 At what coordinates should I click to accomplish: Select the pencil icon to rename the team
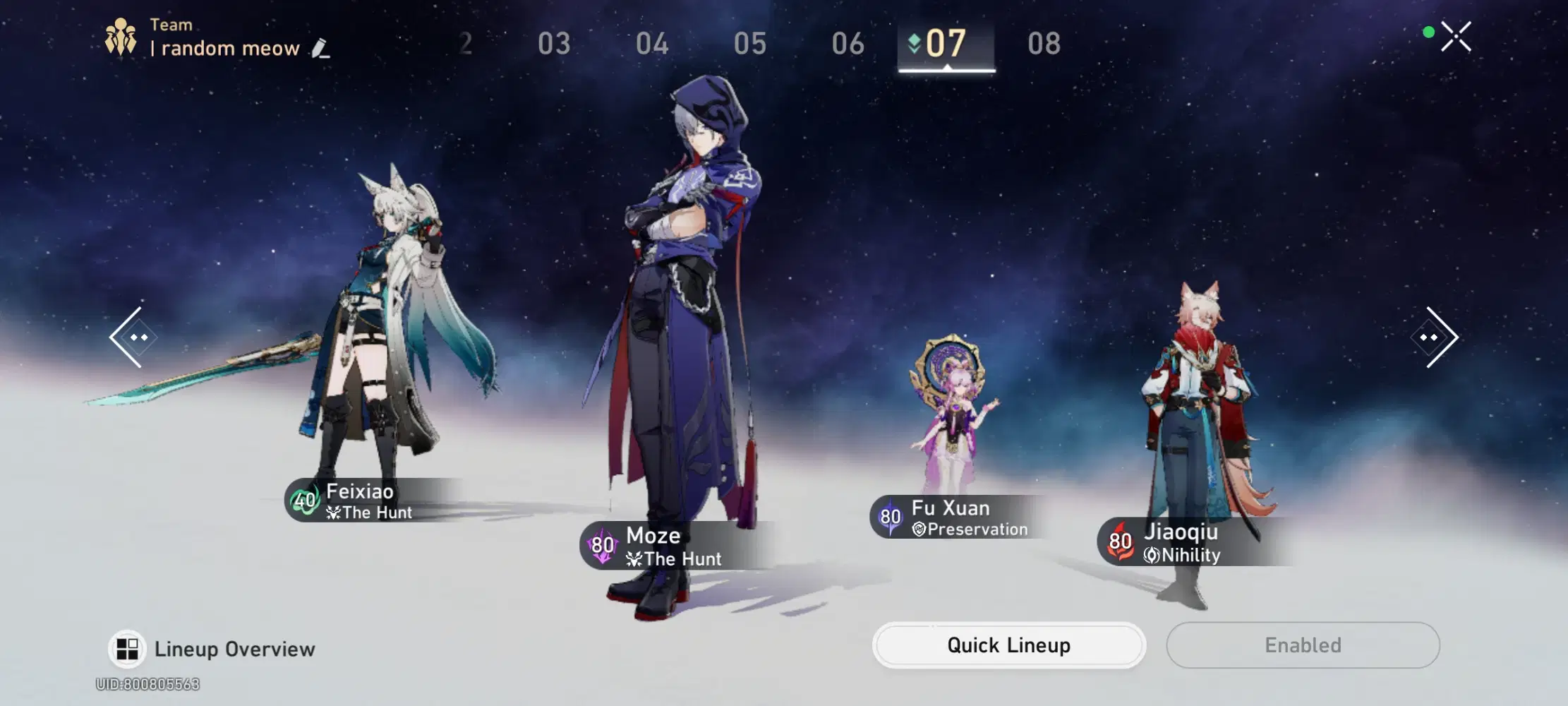[321, 48]
